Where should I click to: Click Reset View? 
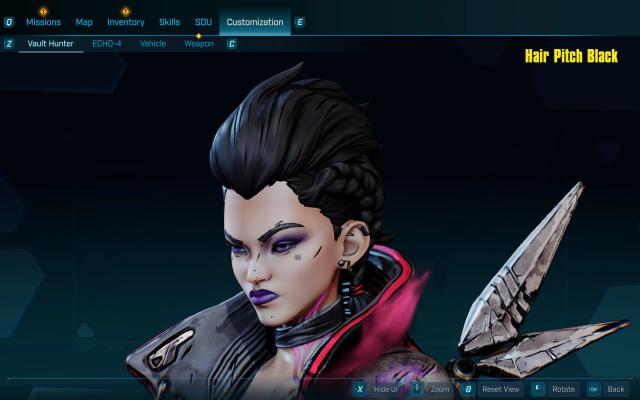point(500,388)
